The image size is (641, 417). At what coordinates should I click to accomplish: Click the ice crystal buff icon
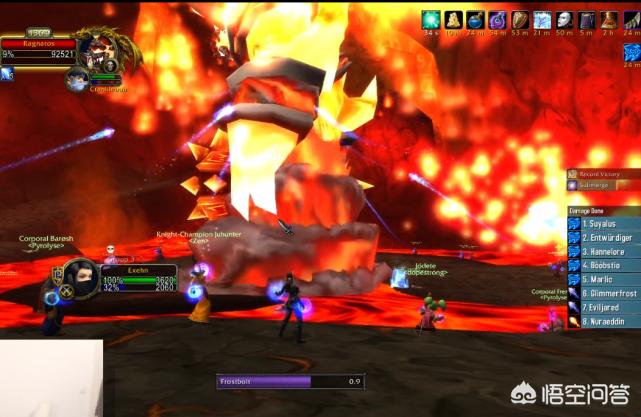click(542, 19)
